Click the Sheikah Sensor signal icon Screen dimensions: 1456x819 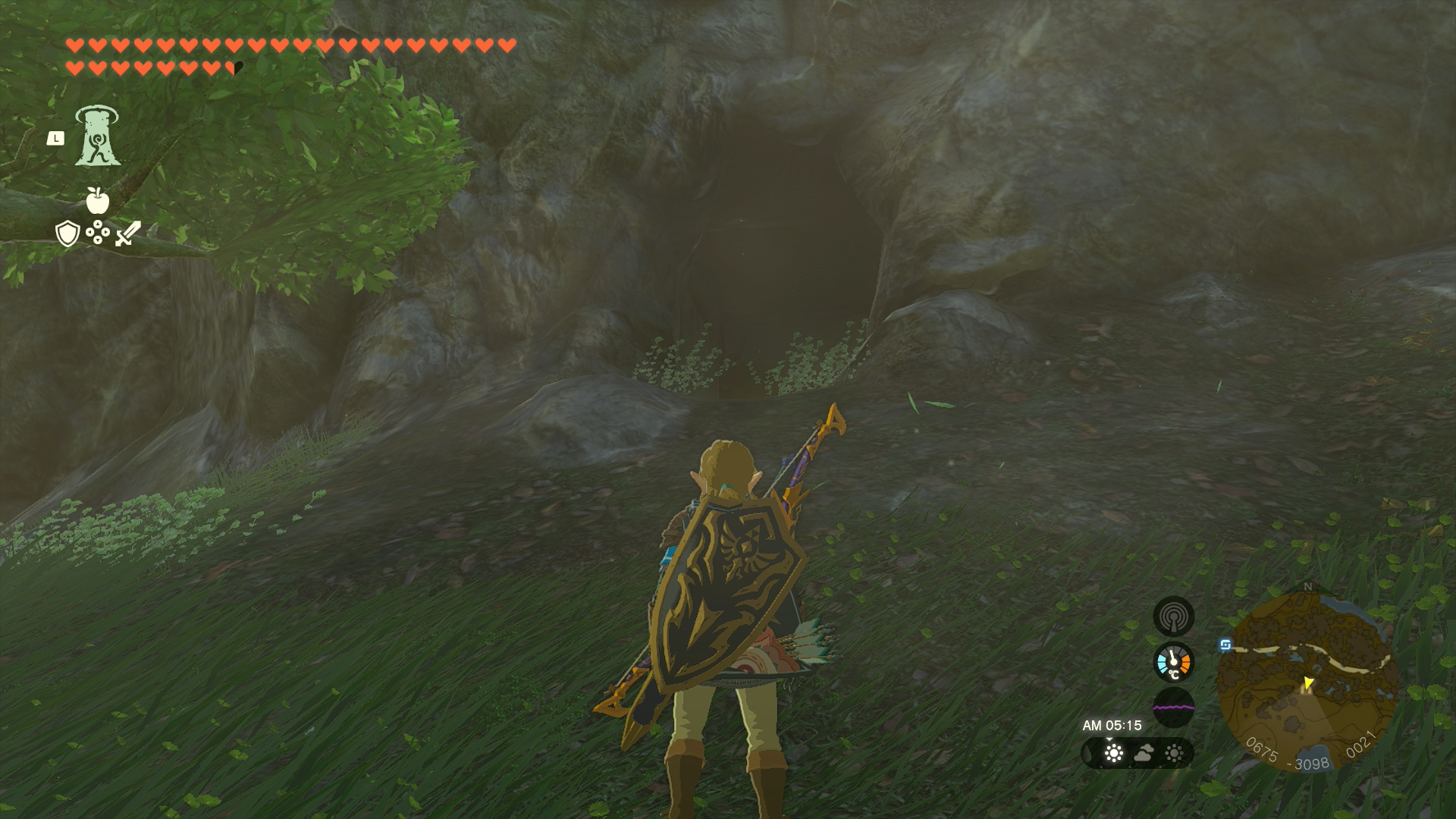pos(1173,617)
